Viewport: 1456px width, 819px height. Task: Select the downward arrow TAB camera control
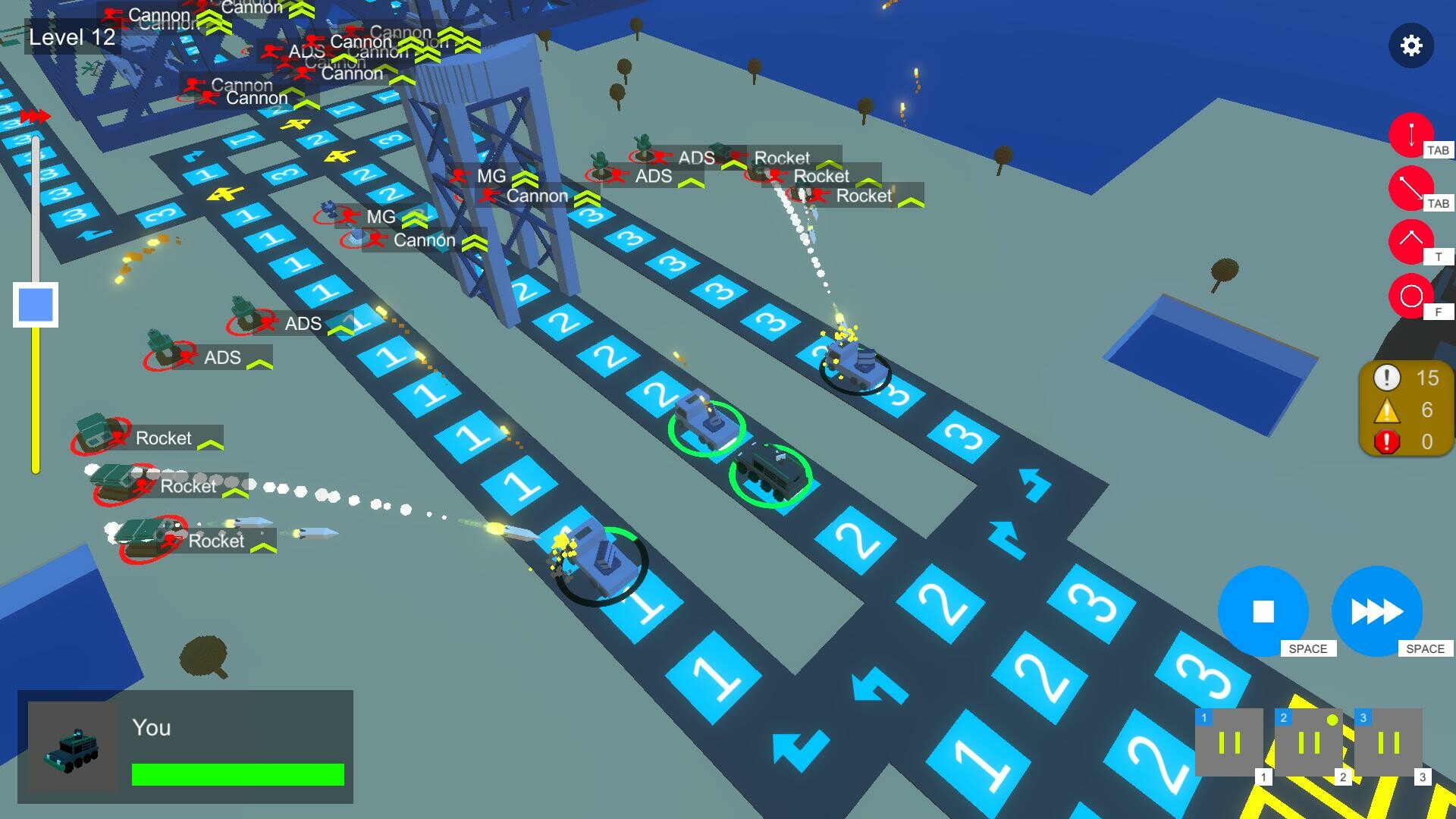1410,136
